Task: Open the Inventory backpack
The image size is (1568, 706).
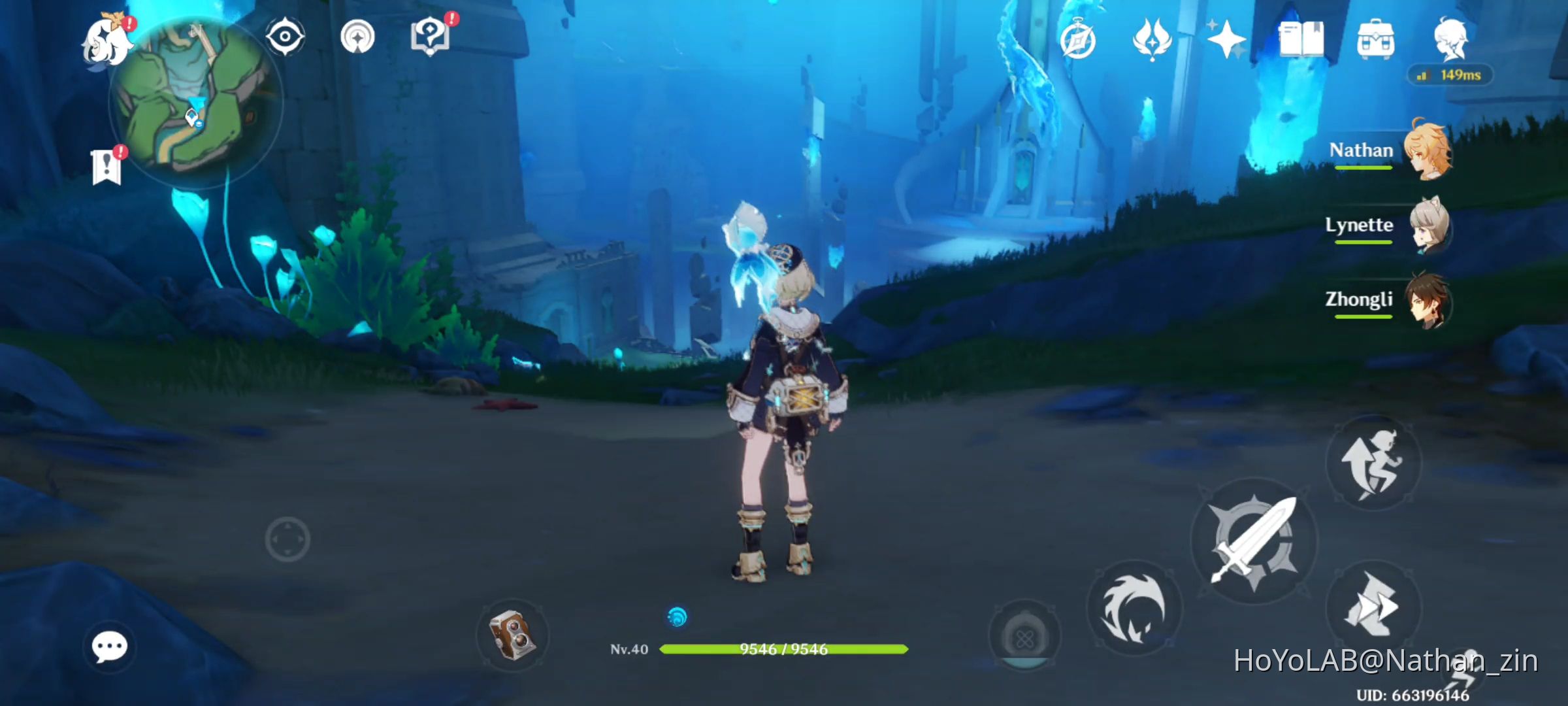Action: (x=1377, y=41)
